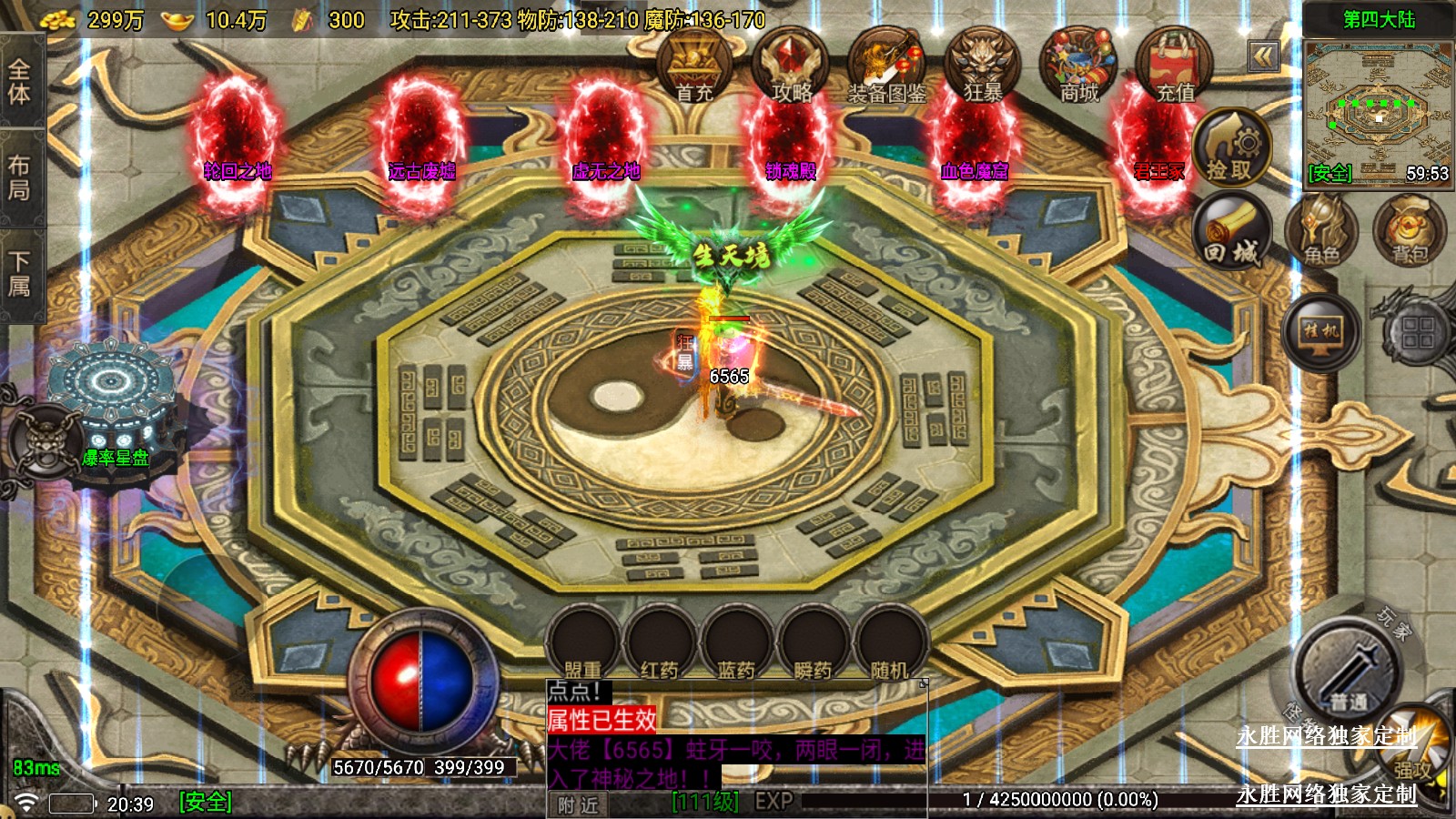1456x819 pixels.
Task: Activate the 狂暴 berserk icon
Action: click(x=983, y=66)
